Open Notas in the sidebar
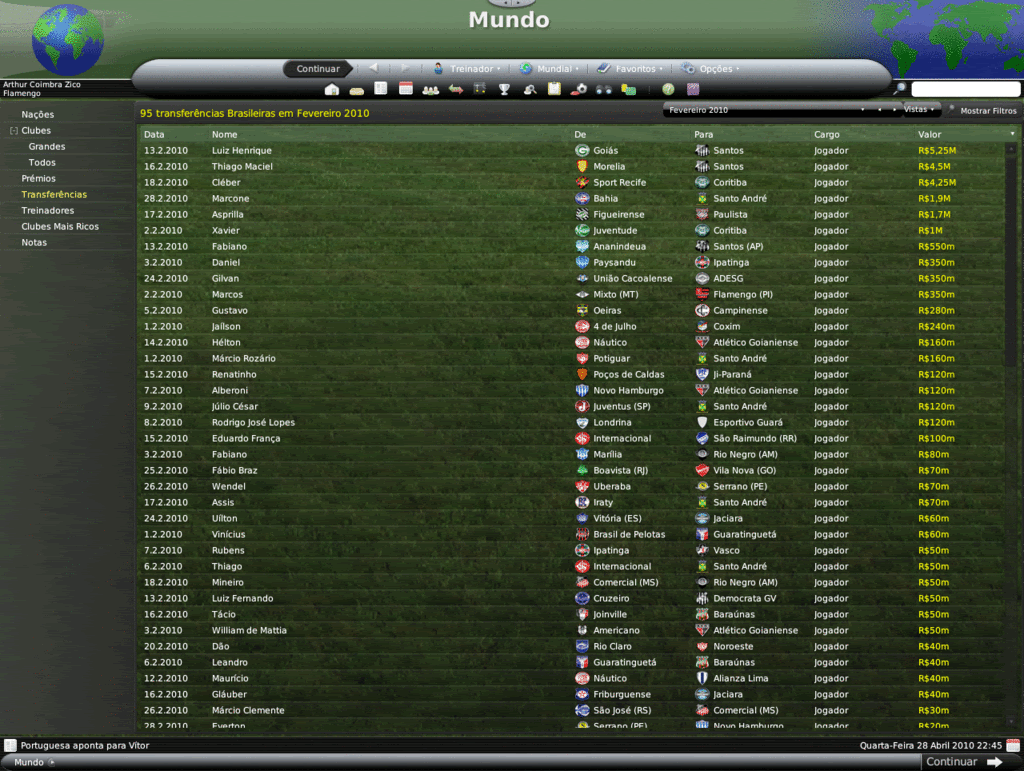Screen dimensions: 1024x771 (x=34, y=243)
